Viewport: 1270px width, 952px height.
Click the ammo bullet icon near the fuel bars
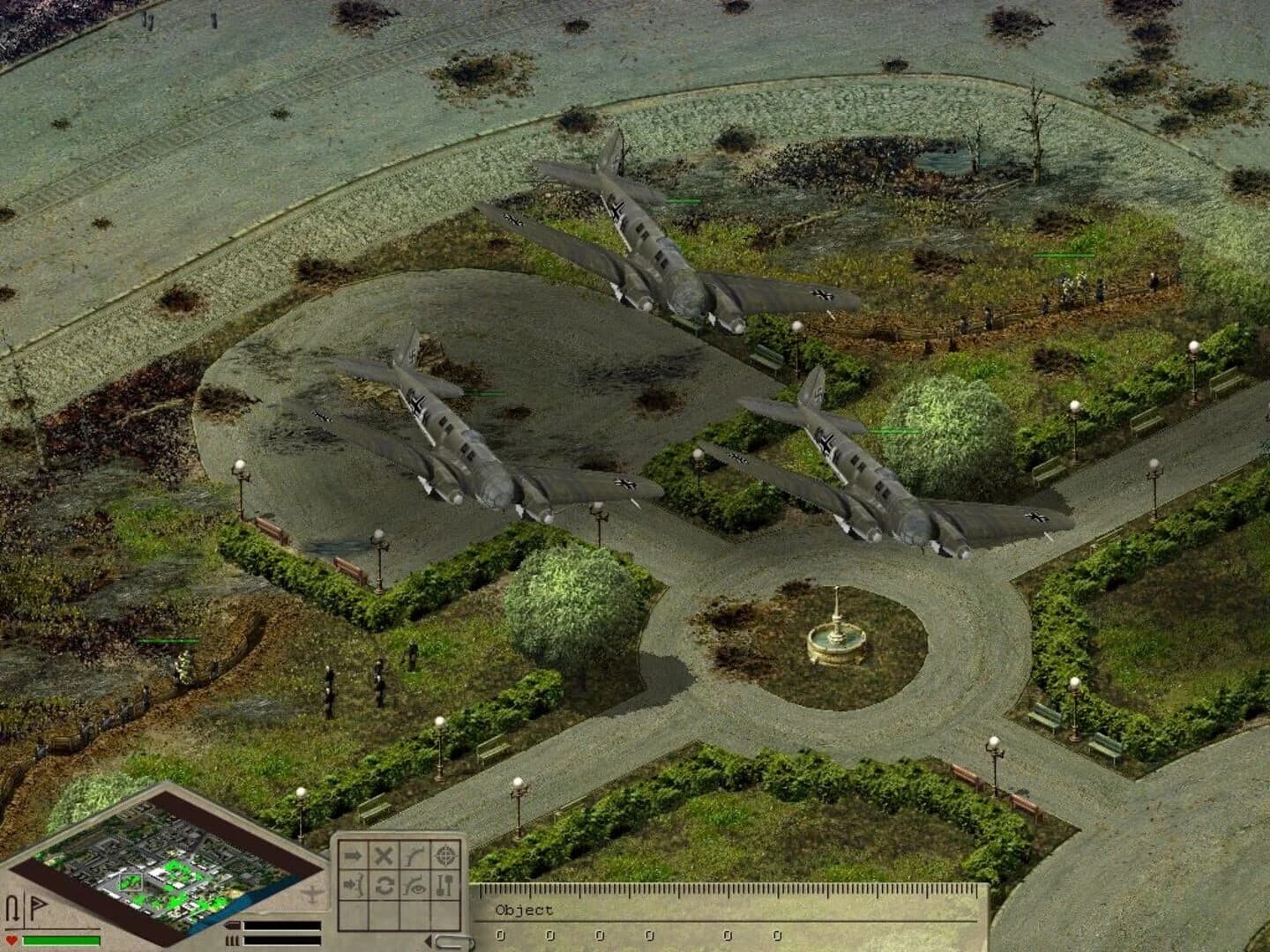coord(233,925)
